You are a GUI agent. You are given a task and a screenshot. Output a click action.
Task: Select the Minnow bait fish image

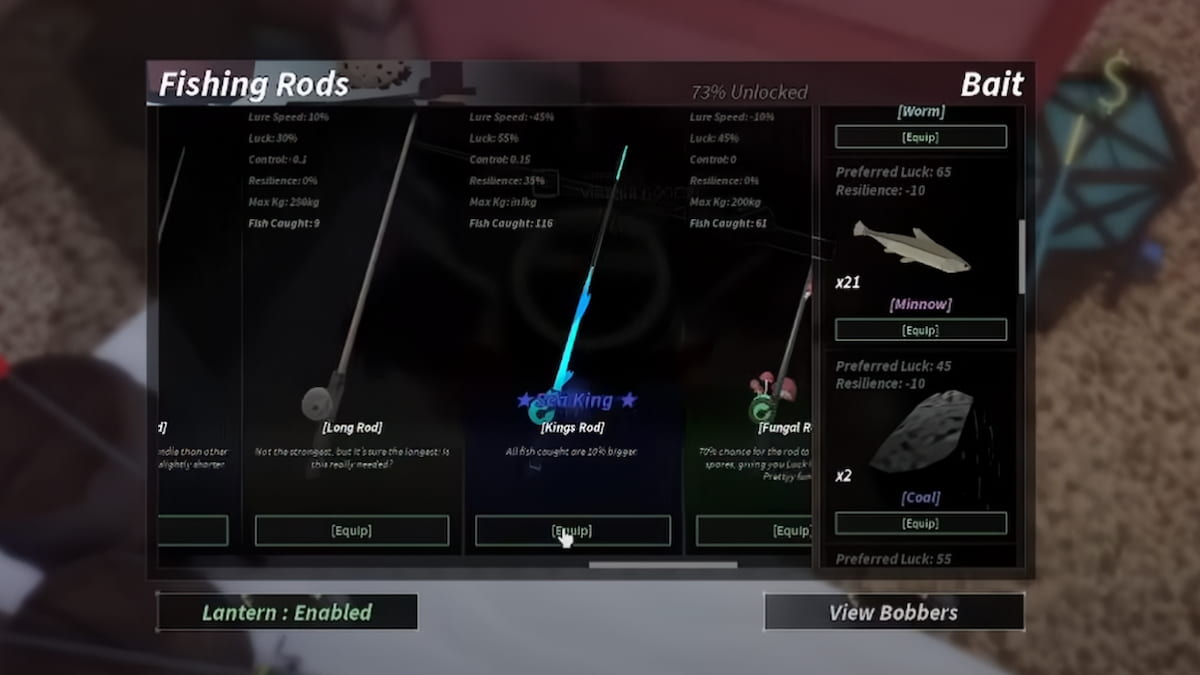(911, 247)
